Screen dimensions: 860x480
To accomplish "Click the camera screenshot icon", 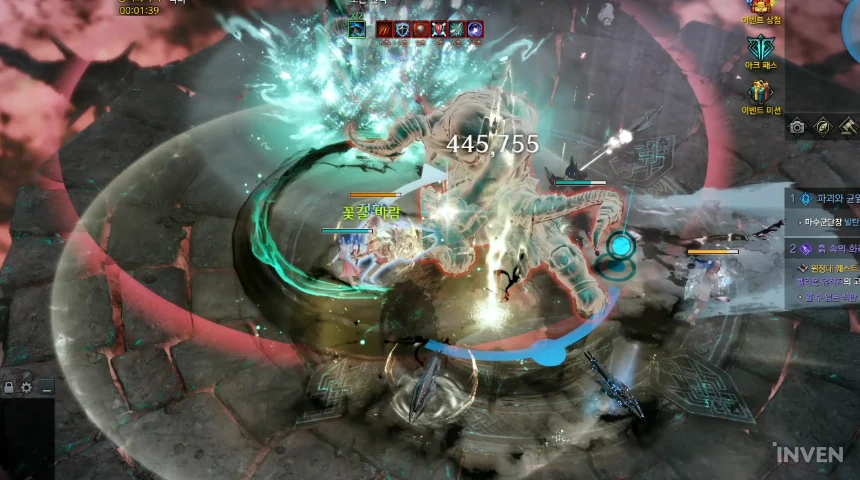I will coord(797,126).
